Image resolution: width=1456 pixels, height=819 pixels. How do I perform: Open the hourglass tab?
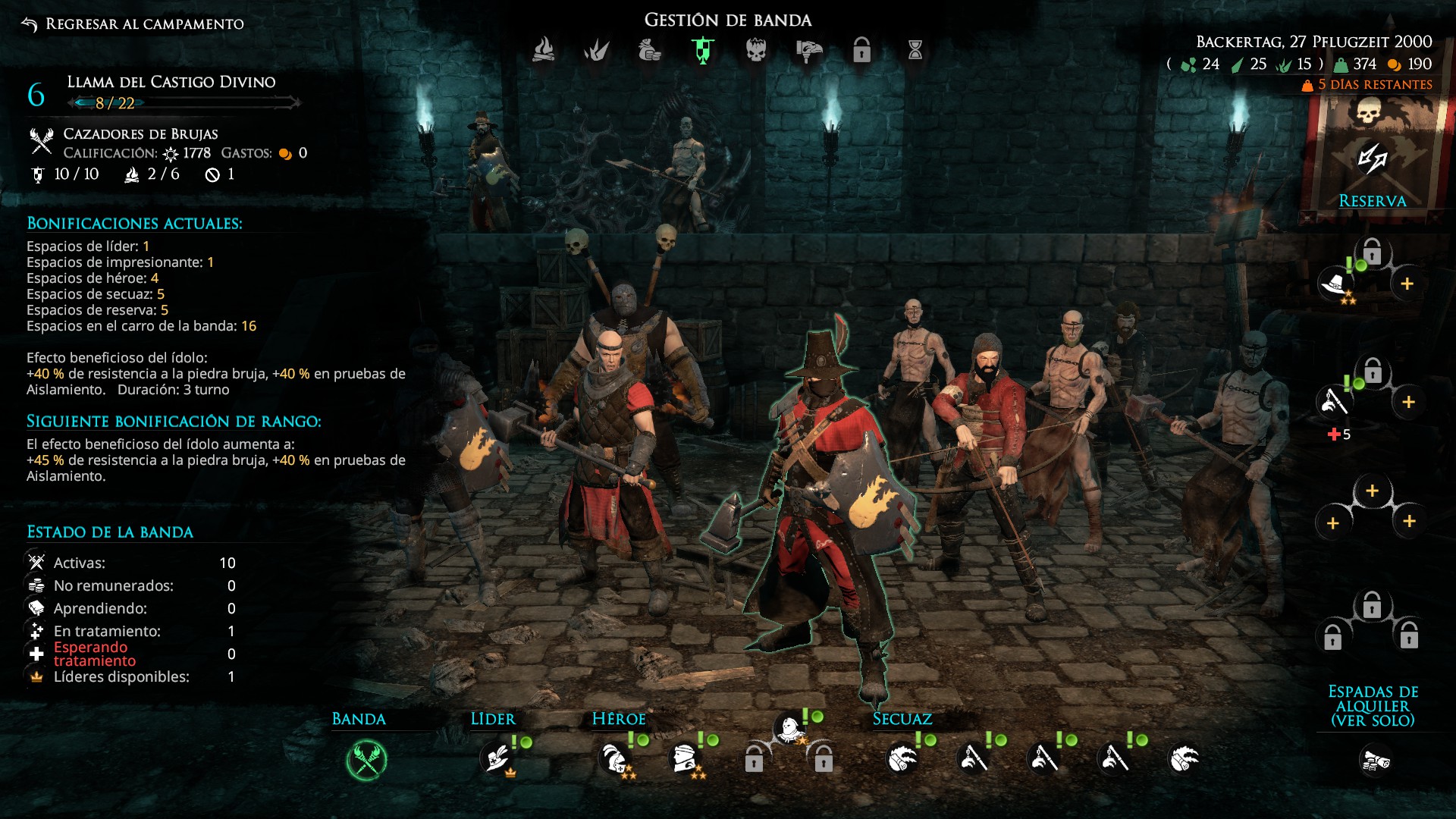pos(915,50)
